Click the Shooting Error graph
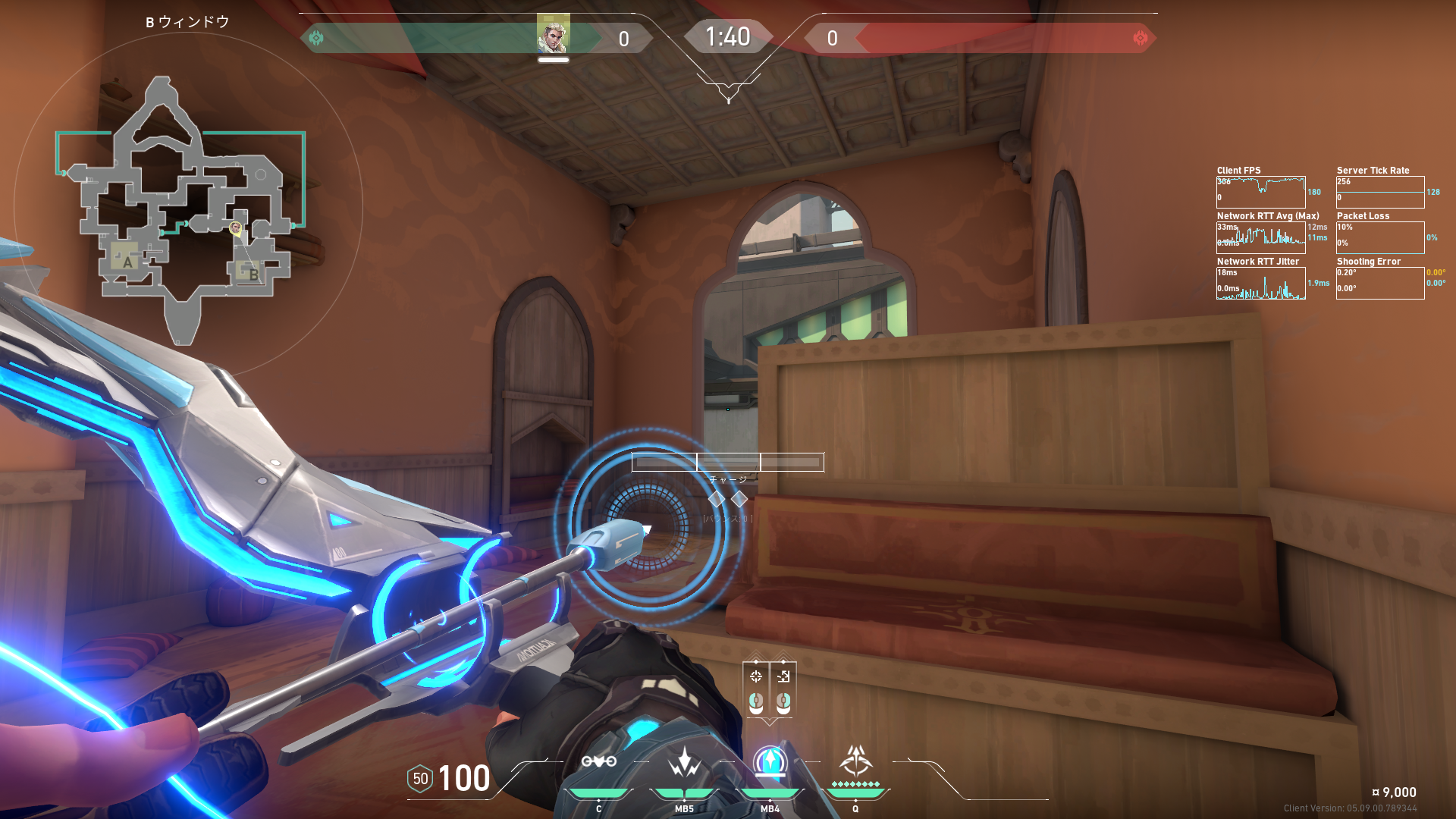The width and height of the screenshot is (1456, 819). (x=1380, y=283)
